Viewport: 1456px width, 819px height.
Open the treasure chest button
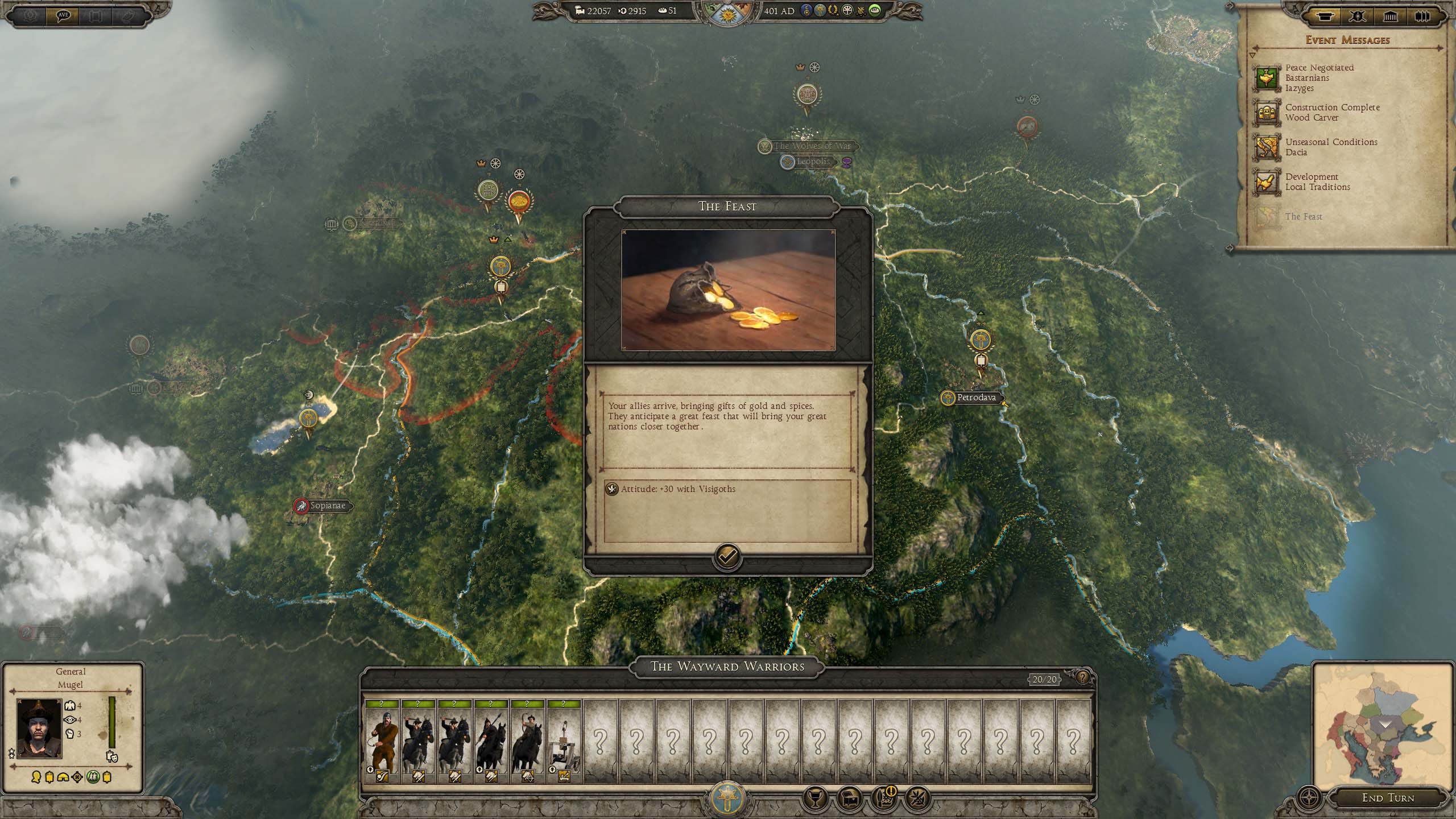click(x=849, y=799)
